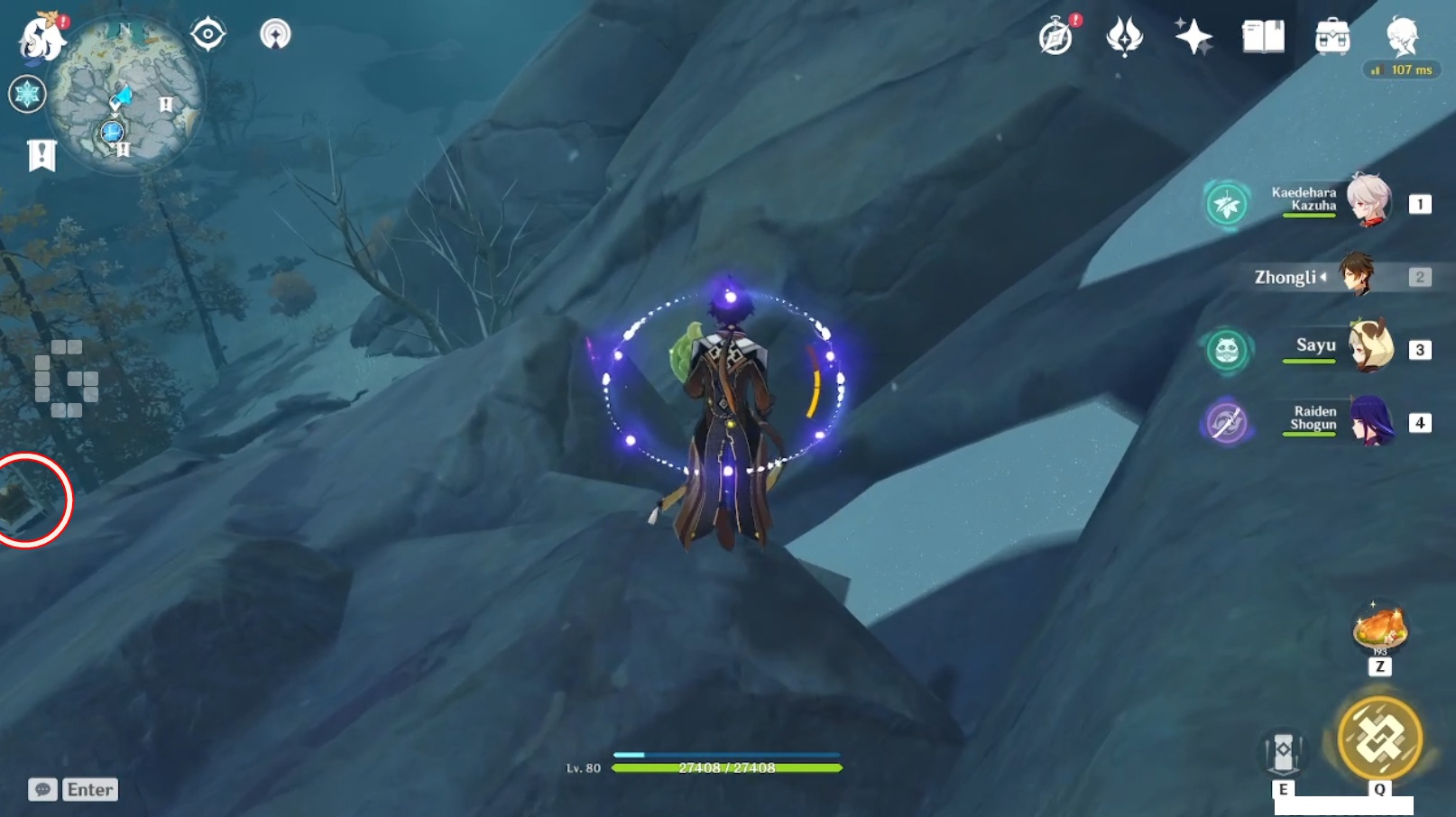Click the snowflake sheer cold icon
This screenshot has width=1456, height=817.
coord(27,94)
